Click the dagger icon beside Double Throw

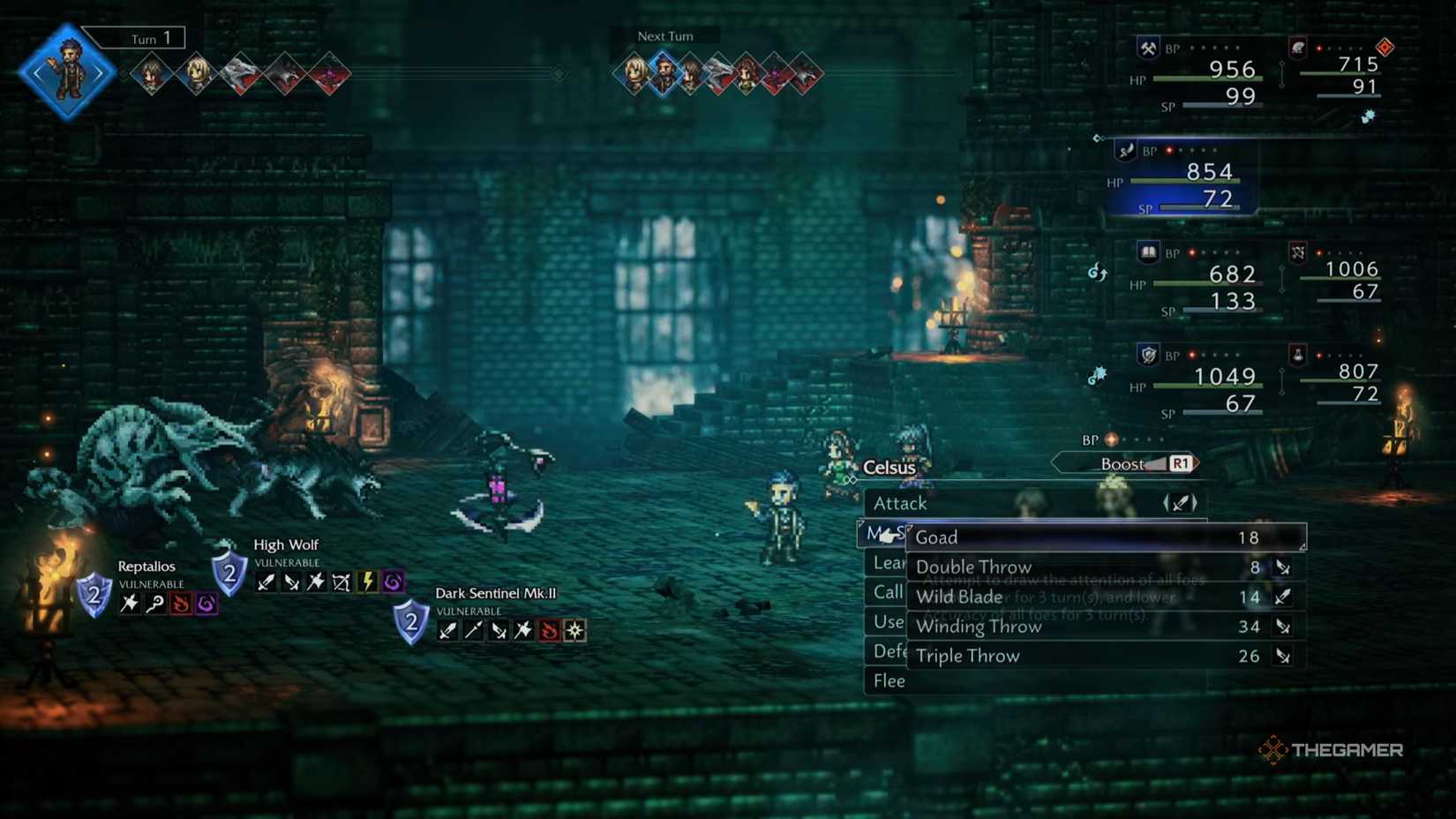(1284, 567)
